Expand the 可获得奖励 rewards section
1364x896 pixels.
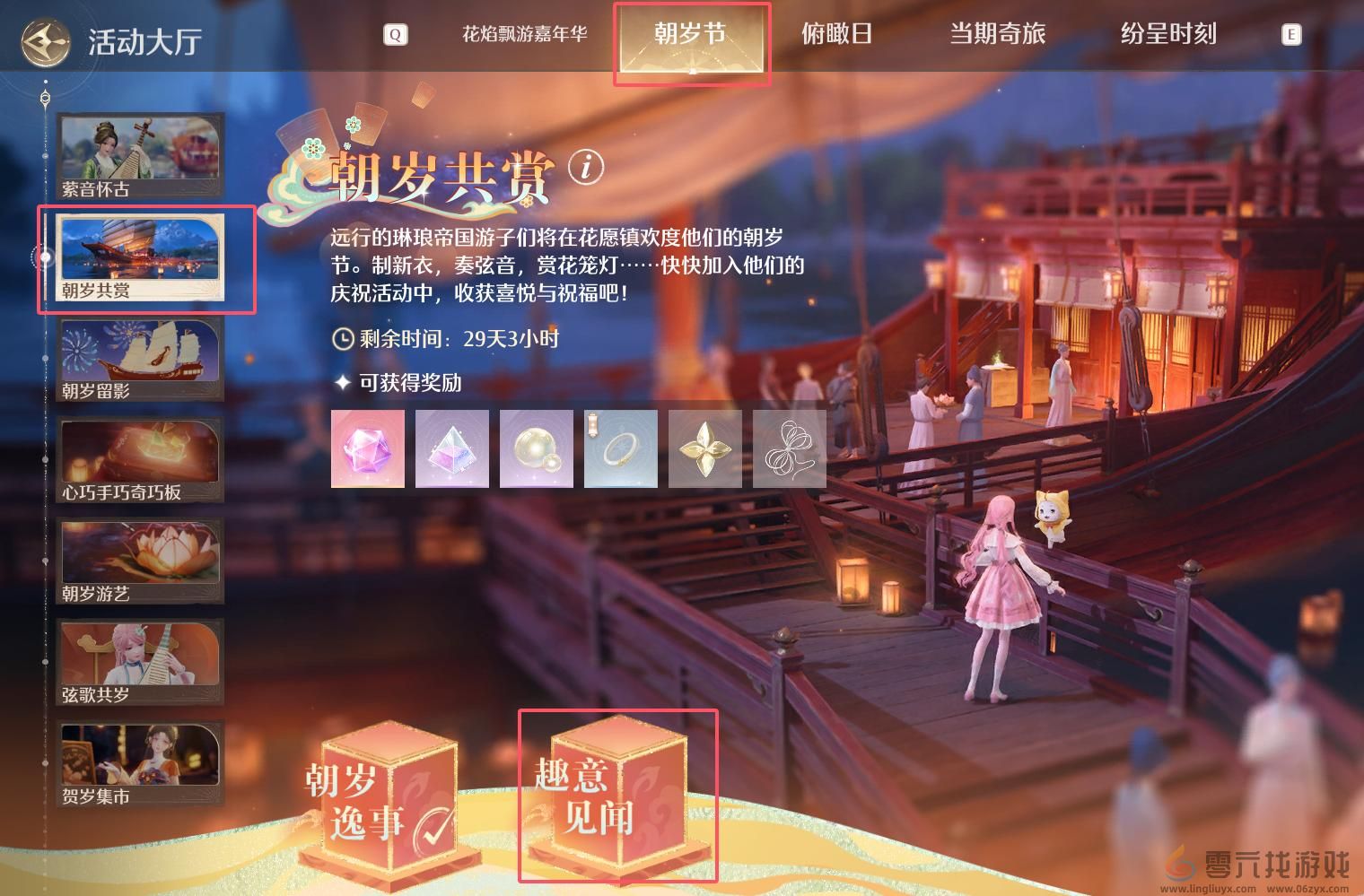400,383
